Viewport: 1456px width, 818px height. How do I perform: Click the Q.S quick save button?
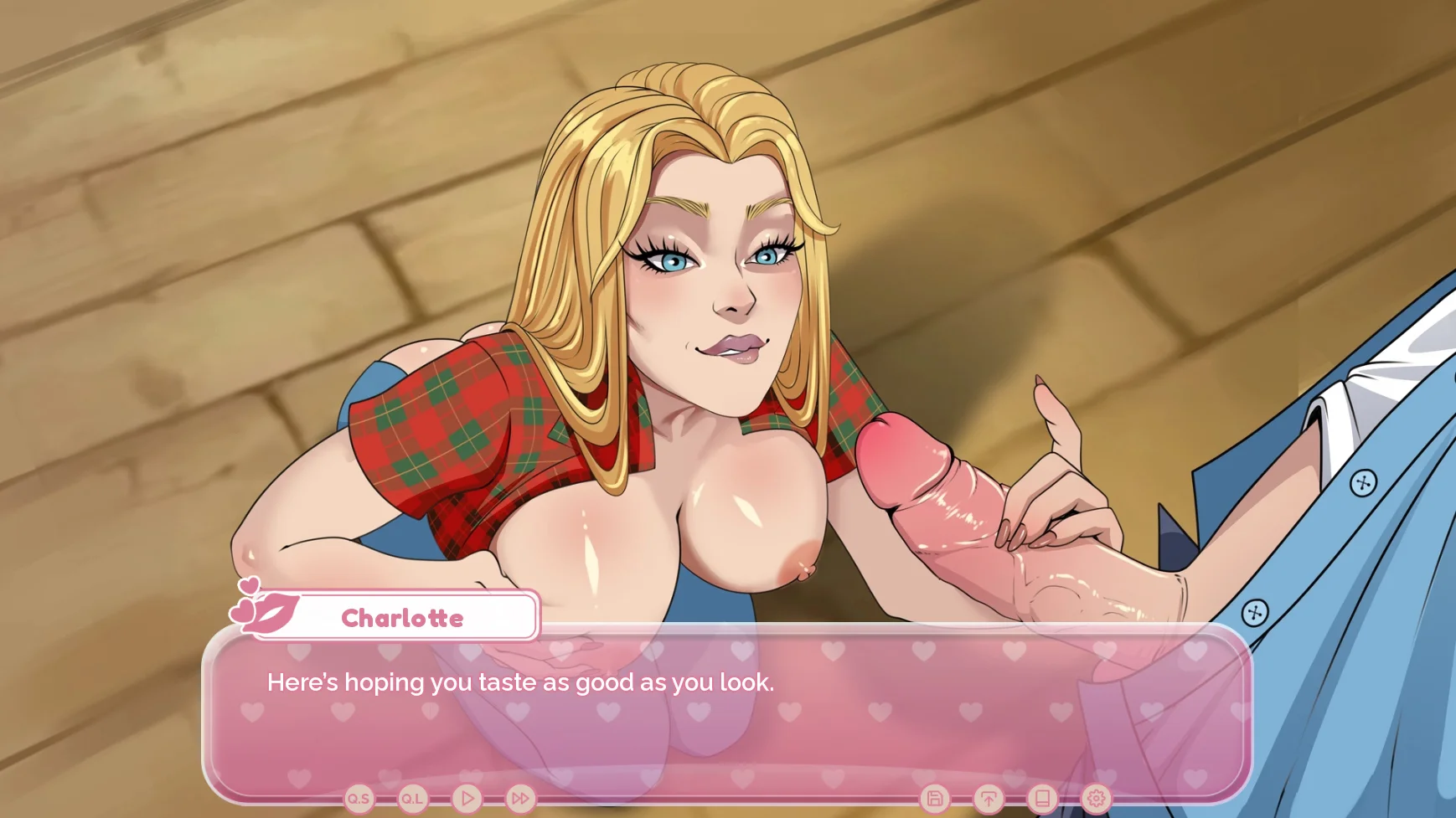(x=359, y=799)
